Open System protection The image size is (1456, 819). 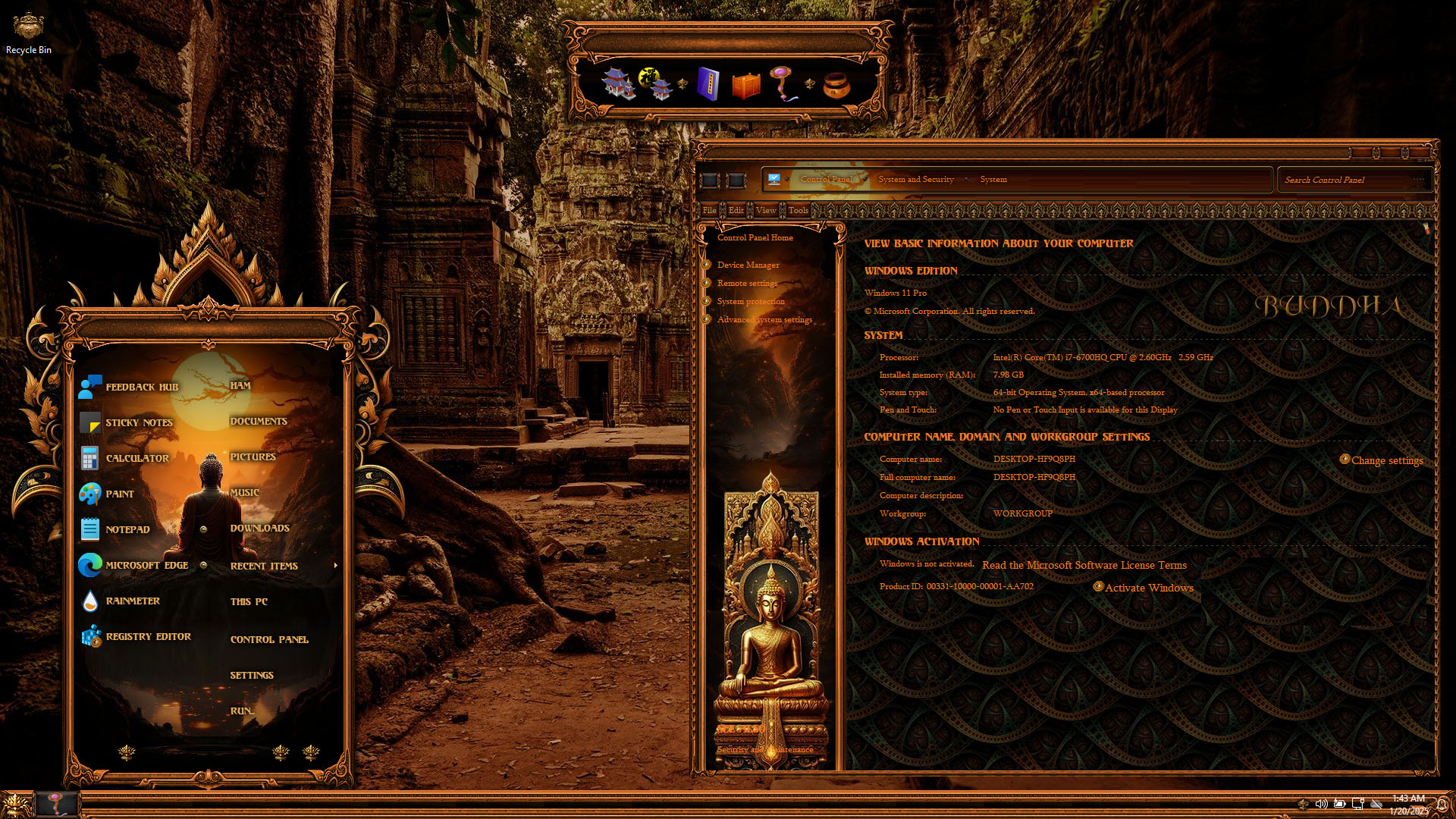coord(751,301)
